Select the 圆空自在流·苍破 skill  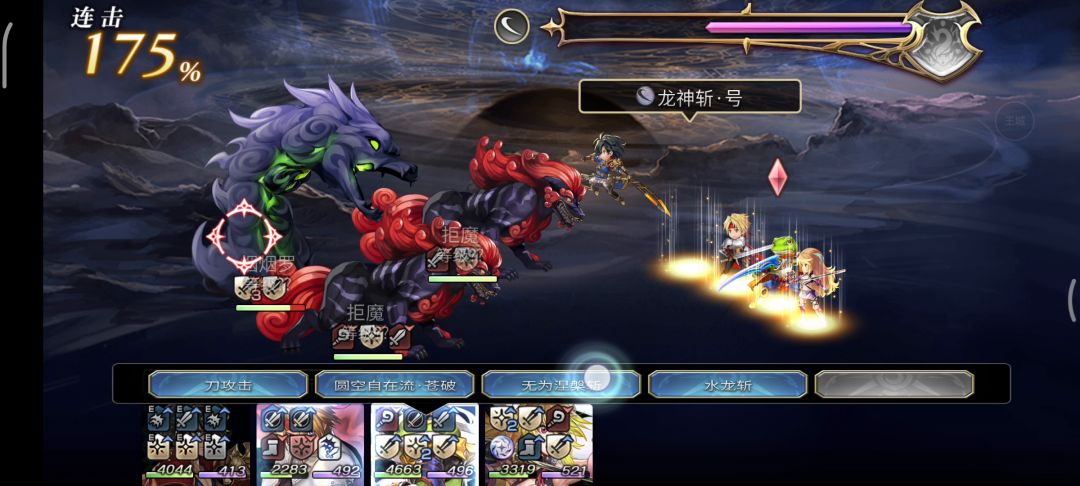[394, 384]
